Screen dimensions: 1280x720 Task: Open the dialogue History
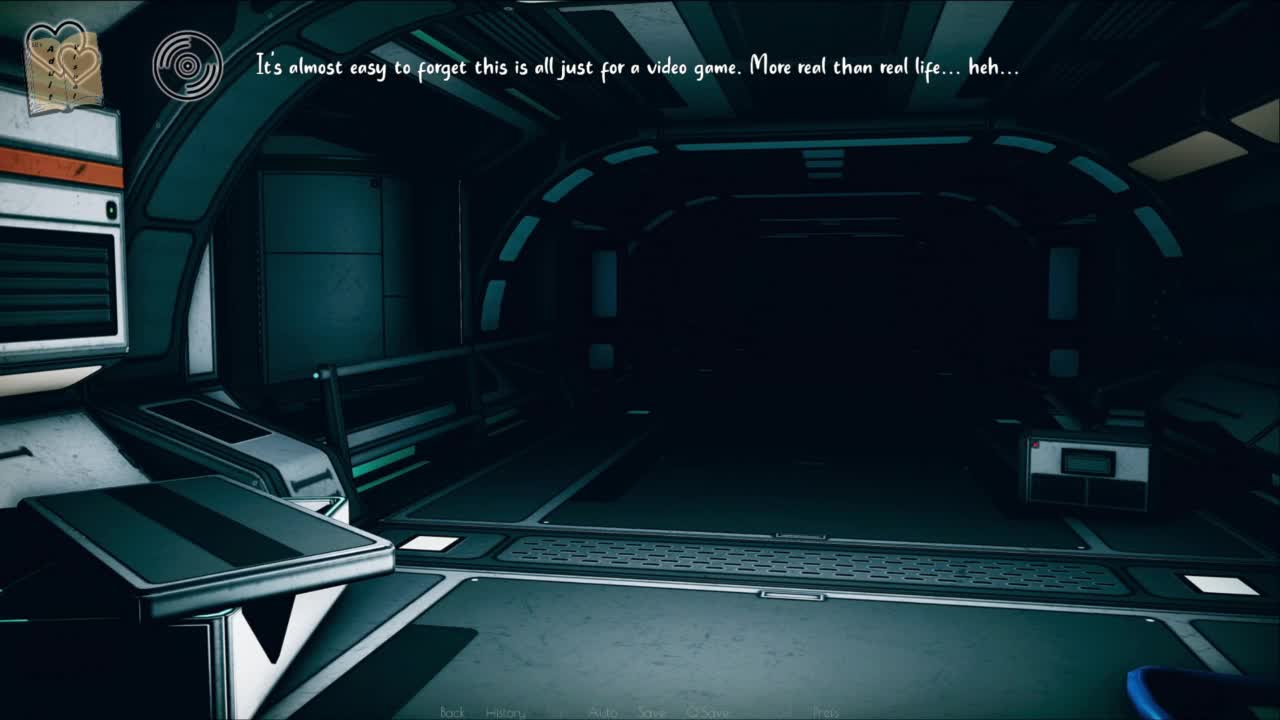[505, 712]
